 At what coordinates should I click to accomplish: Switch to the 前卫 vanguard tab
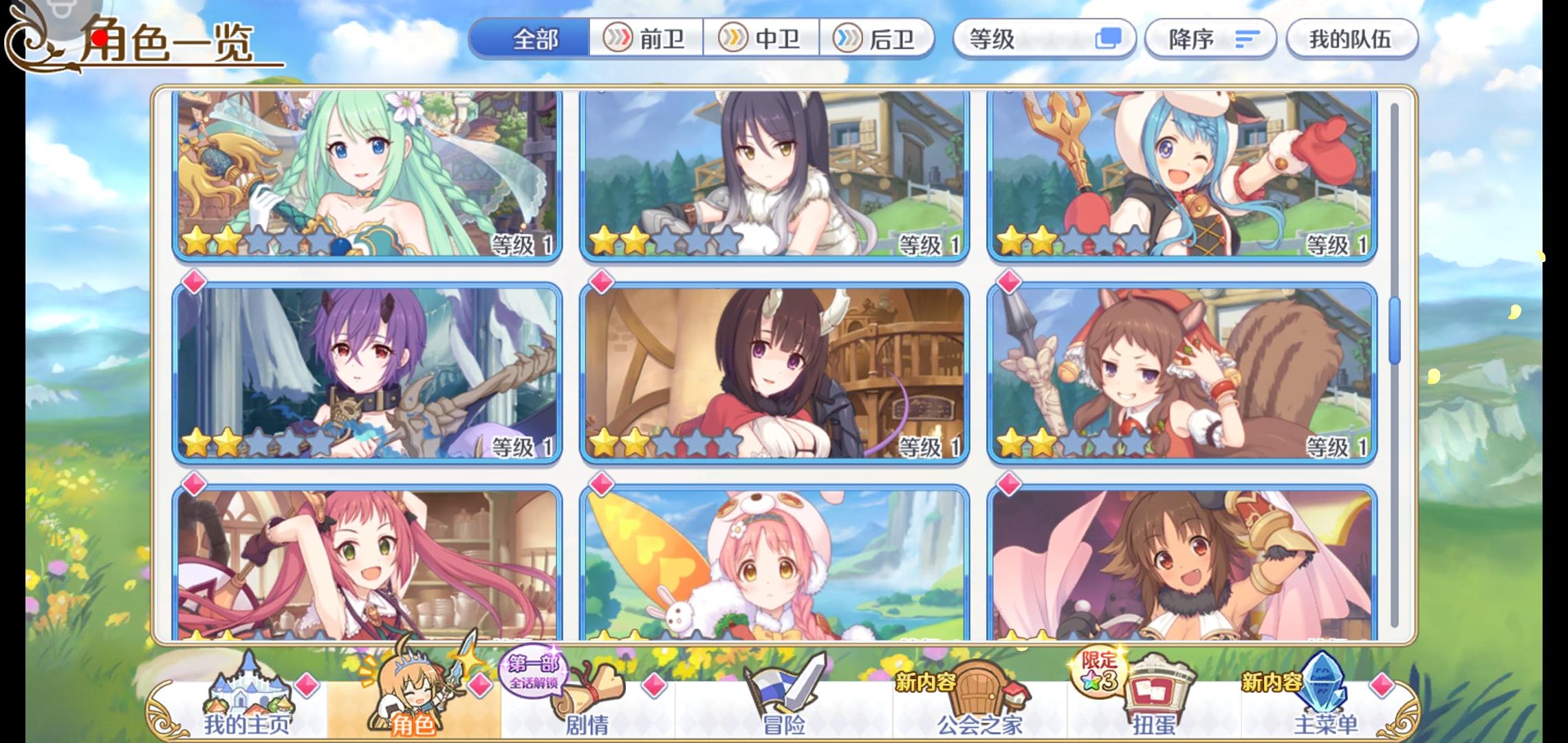point(646,39)
